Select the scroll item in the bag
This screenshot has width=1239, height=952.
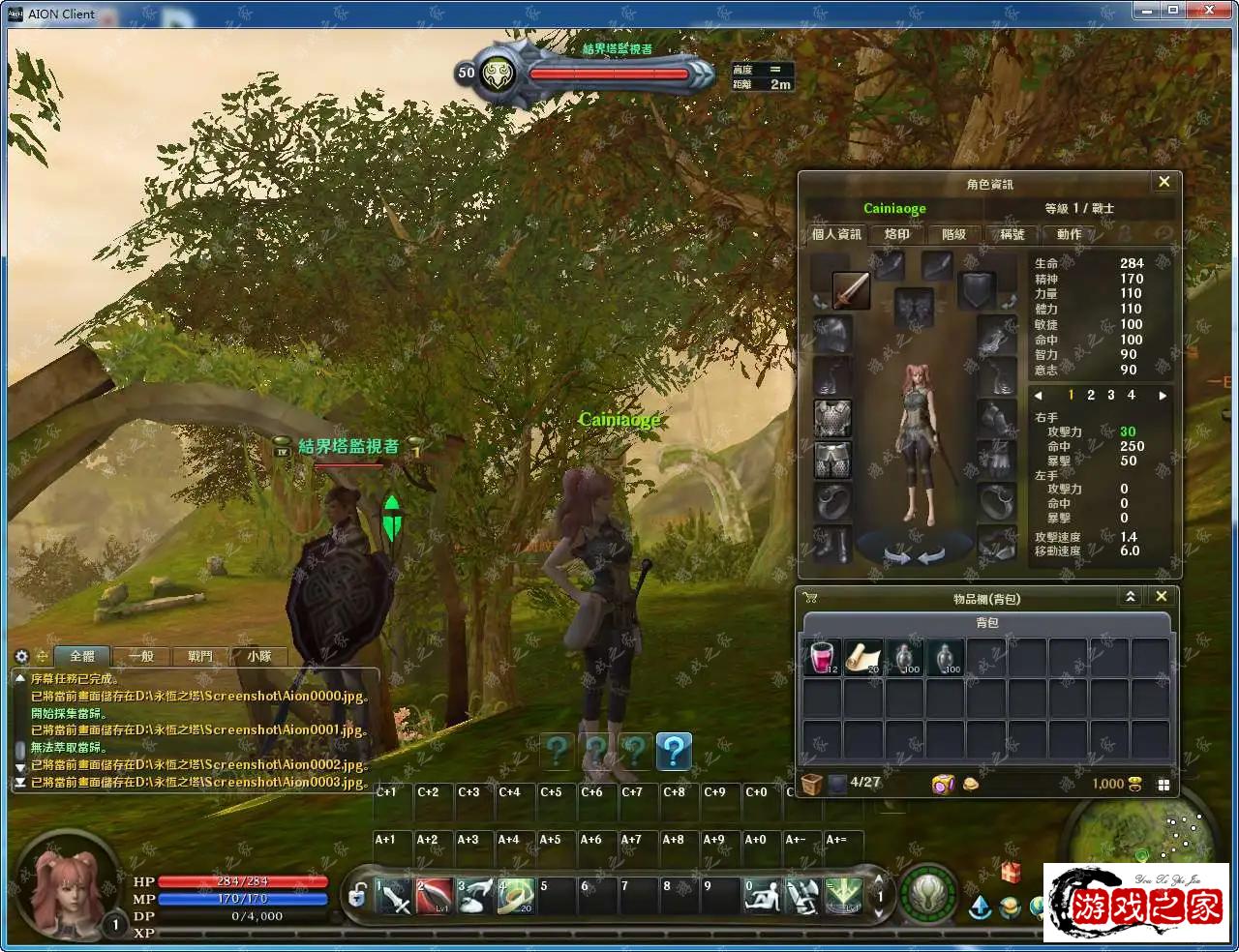click(x=862, y=657)
